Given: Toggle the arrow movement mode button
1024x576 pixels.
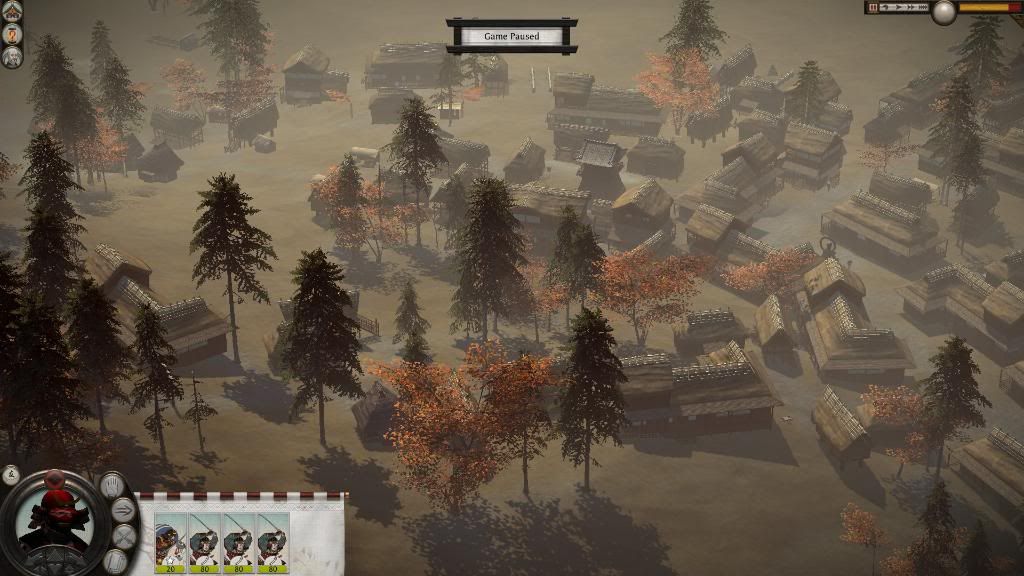Looking at the screenshot, I should 124,510.
